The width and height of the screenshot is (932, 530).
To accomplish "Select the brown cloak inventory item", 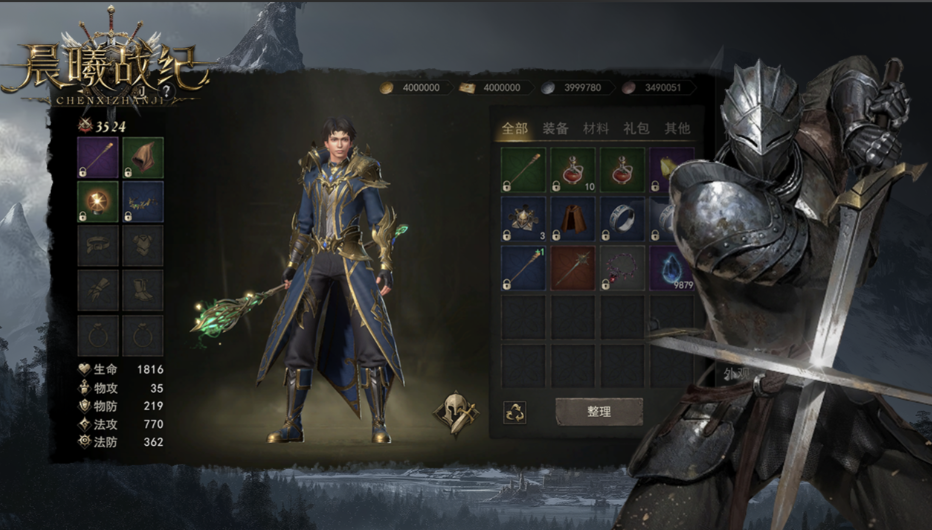I will (573, 218).
